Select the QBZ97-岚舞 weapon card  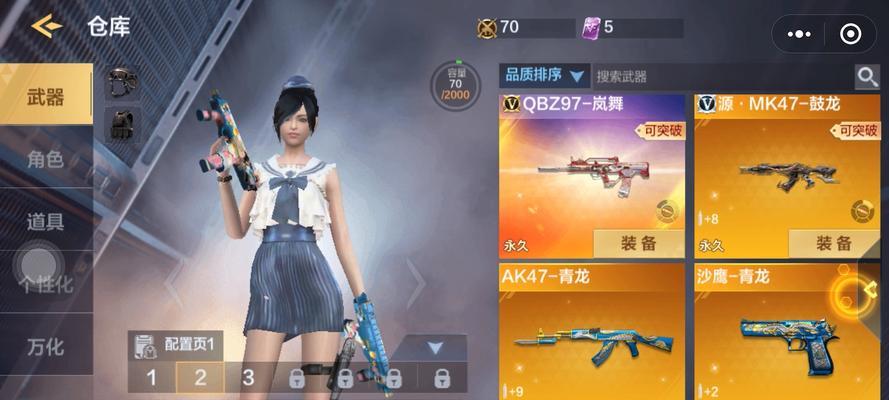(x=591, y=165)
